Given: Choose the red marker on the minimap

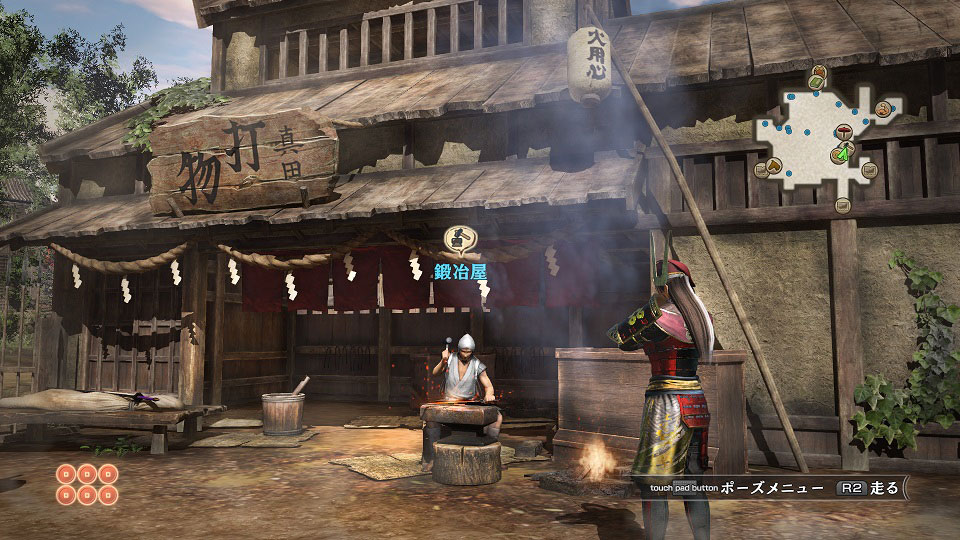Looking at the screenshot, I should [843, 132].
